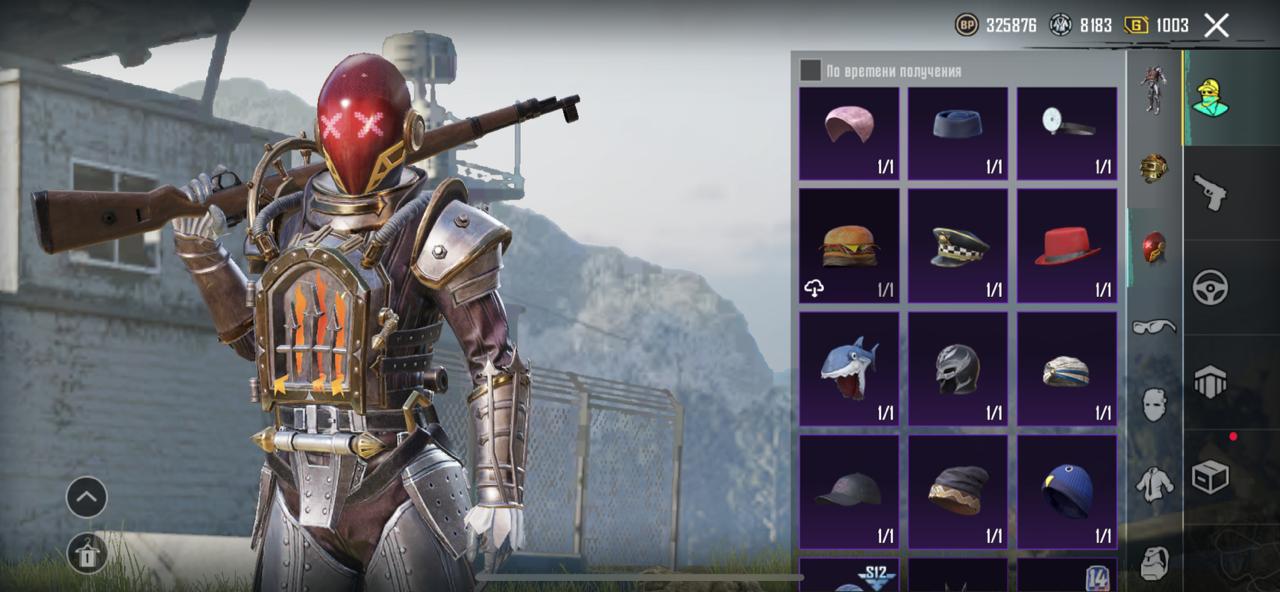1280x592 pixels.
Task: Click the round up-arrow button
Action: (87, 497)
